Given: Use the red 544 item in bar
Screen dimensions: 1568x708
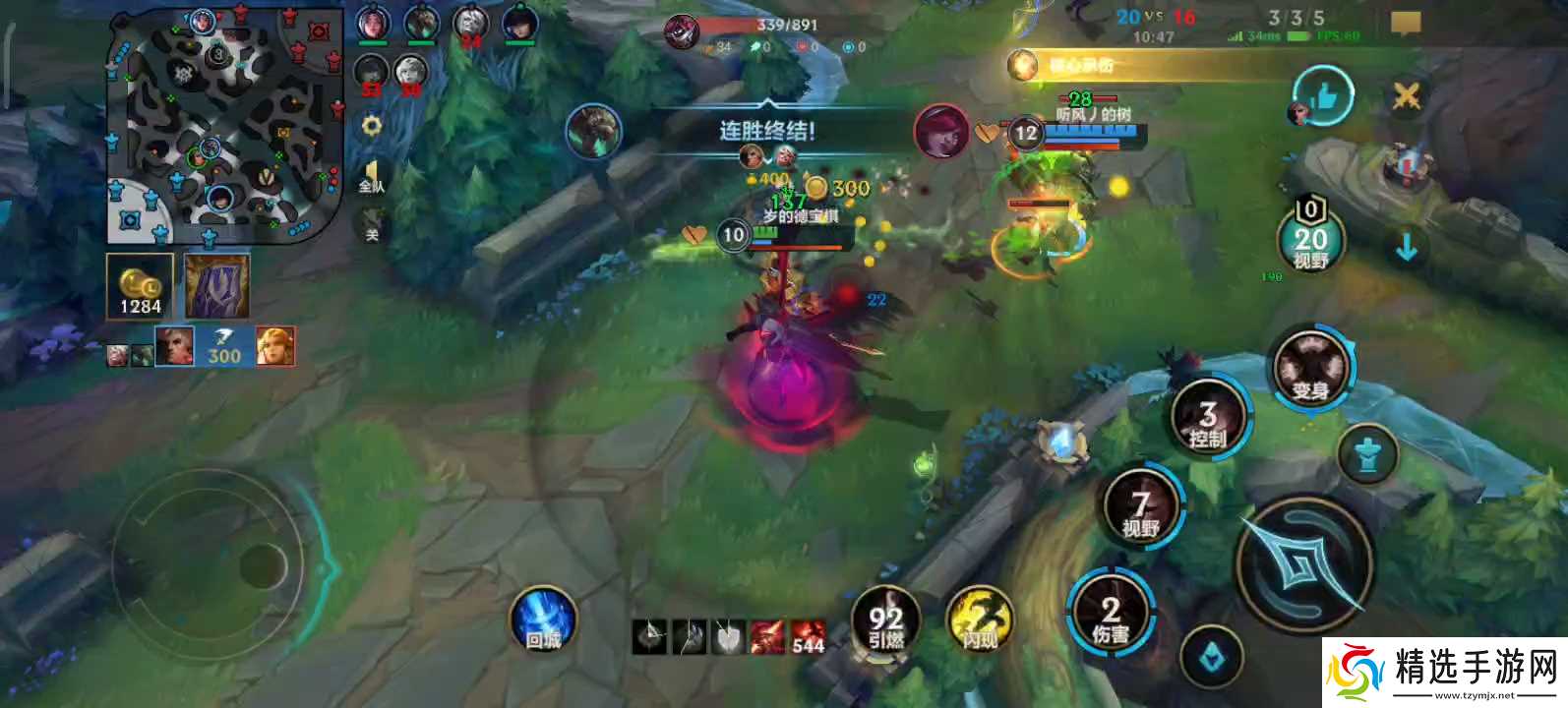Looking at the screenshot, I should tap(808, 636).
